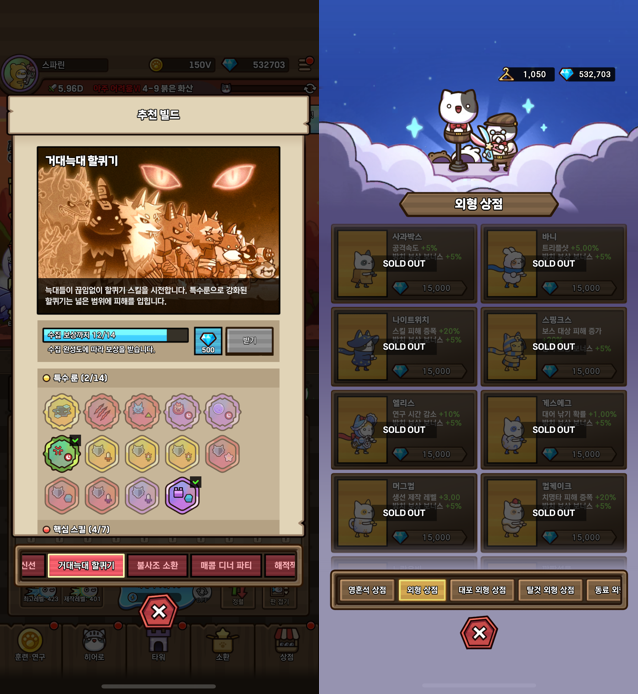Claim the 500 gem collection reward button
Screen dimensions: 638x694
click(x=208, y=341)
